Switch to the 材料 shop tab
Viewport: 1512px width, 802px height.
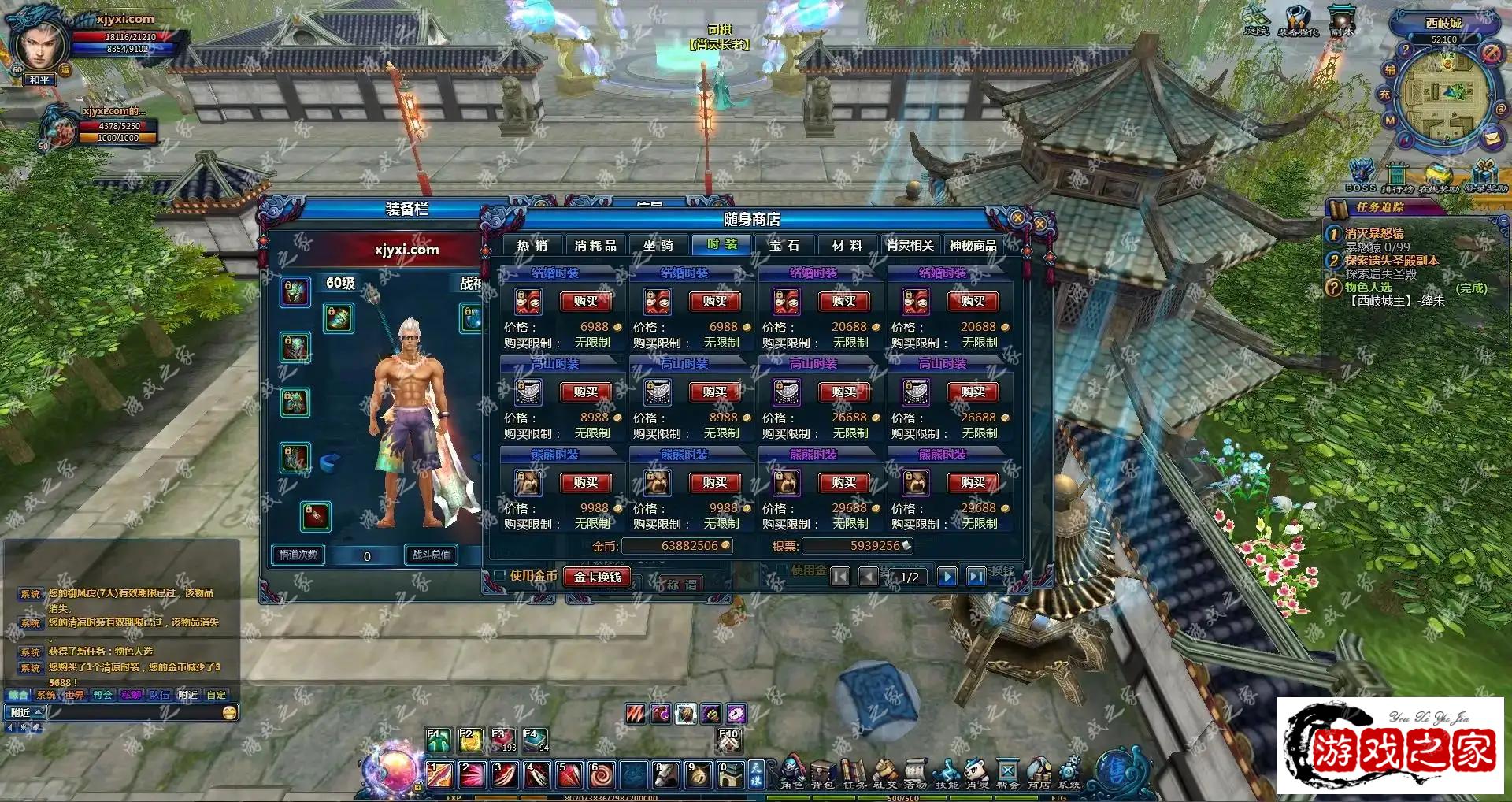(847, 246)
